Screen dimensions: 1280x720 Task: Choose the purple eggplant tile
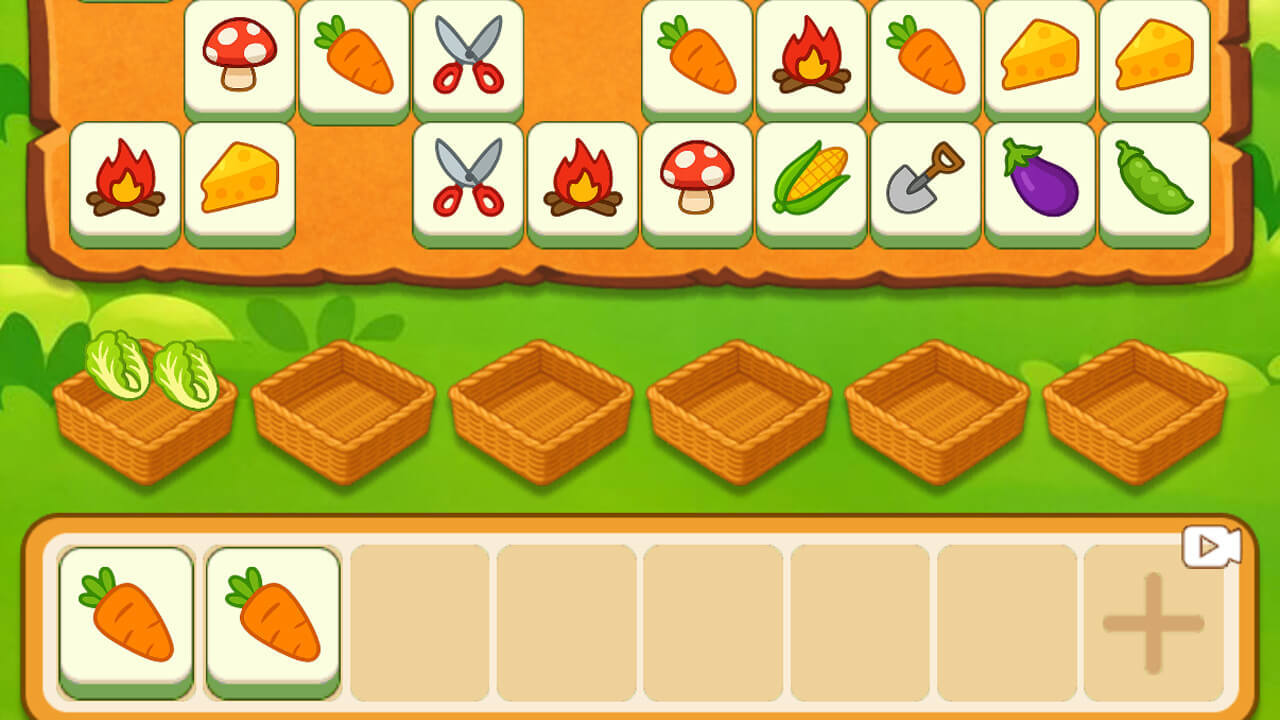tap(1040, 180)
